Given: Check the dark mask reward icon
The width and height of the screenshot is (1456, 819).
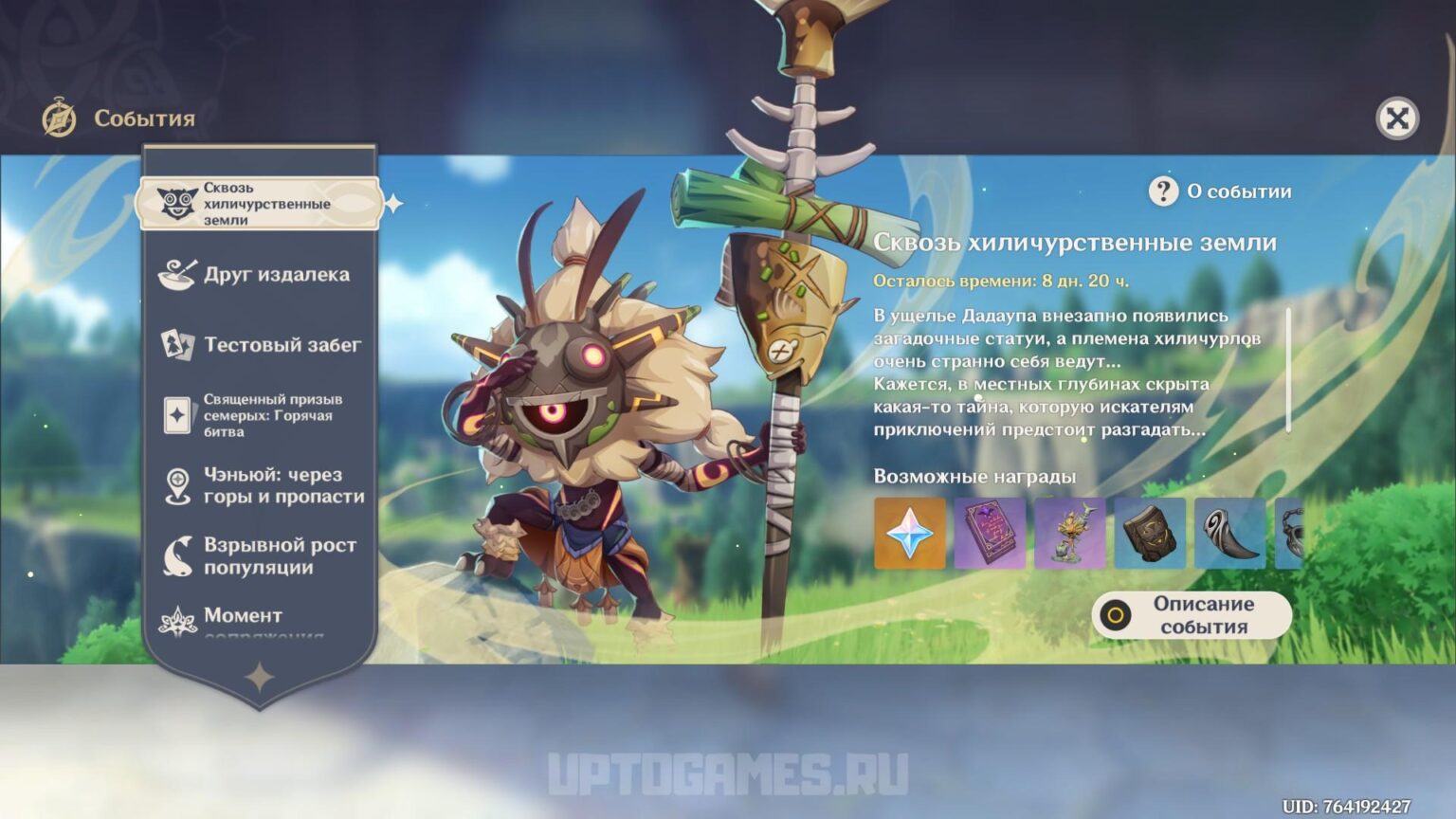Looking at the screenshot, I should click(1149, 534).
